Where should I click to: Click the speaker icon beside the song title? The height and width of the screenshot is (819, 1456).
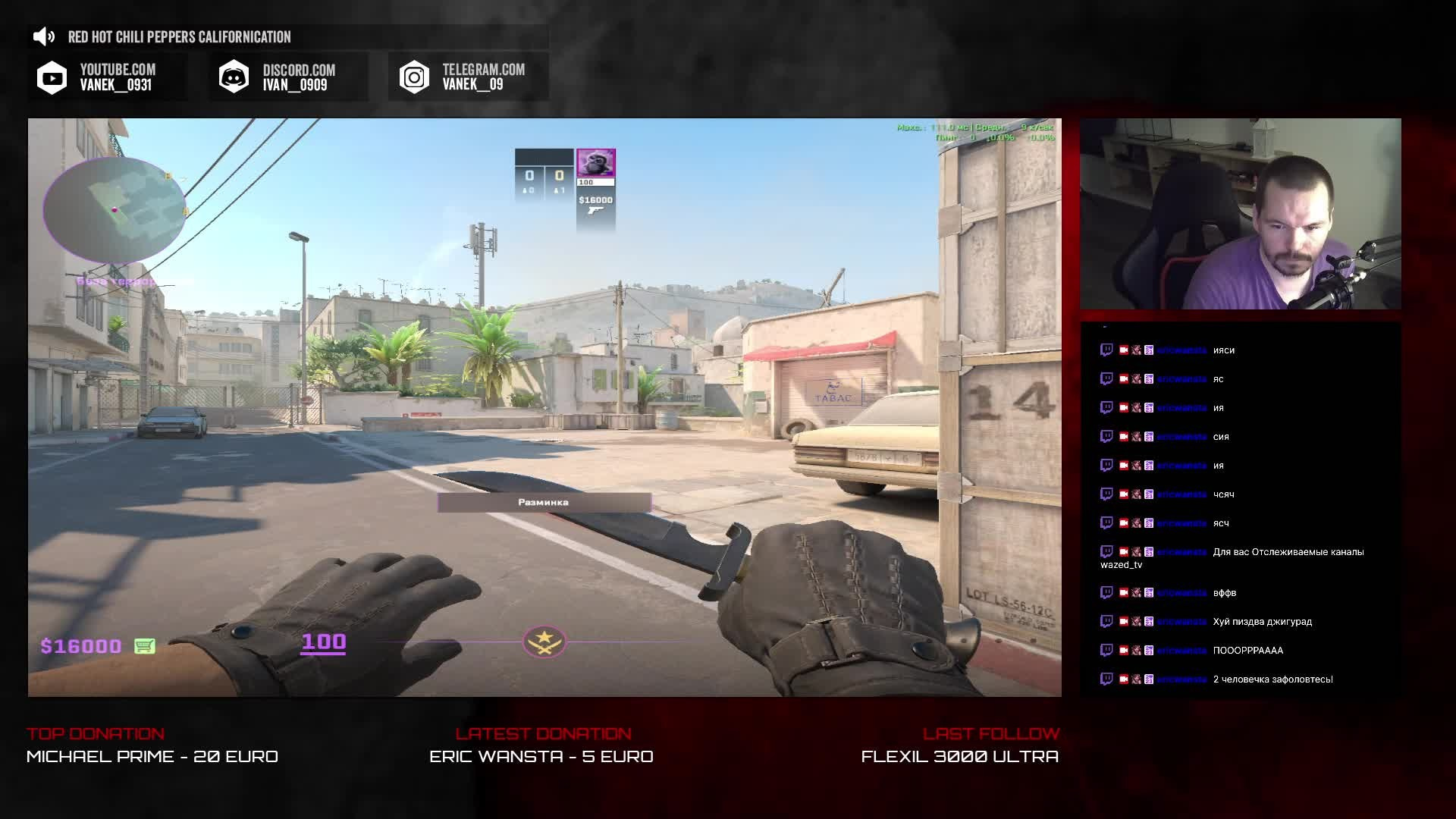point(45,36)
